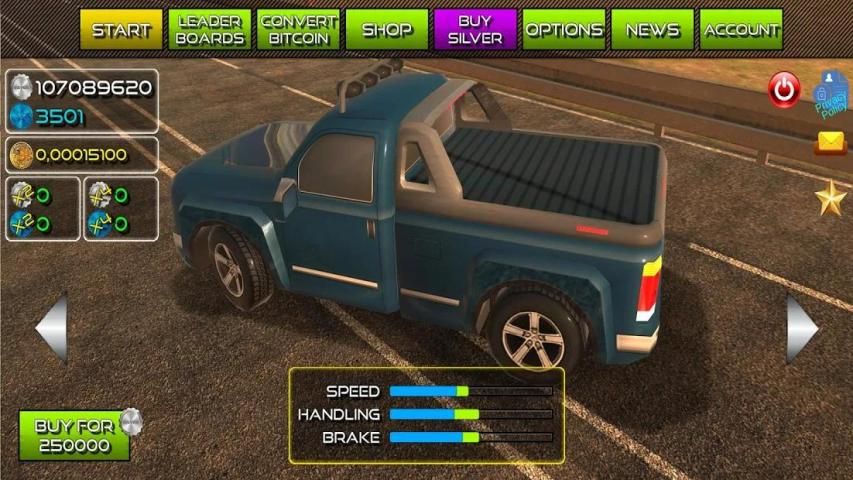The height and width of the screenshot is (480, 853).
Task: Buy the truck for 250000
Action: coord(75,435)
